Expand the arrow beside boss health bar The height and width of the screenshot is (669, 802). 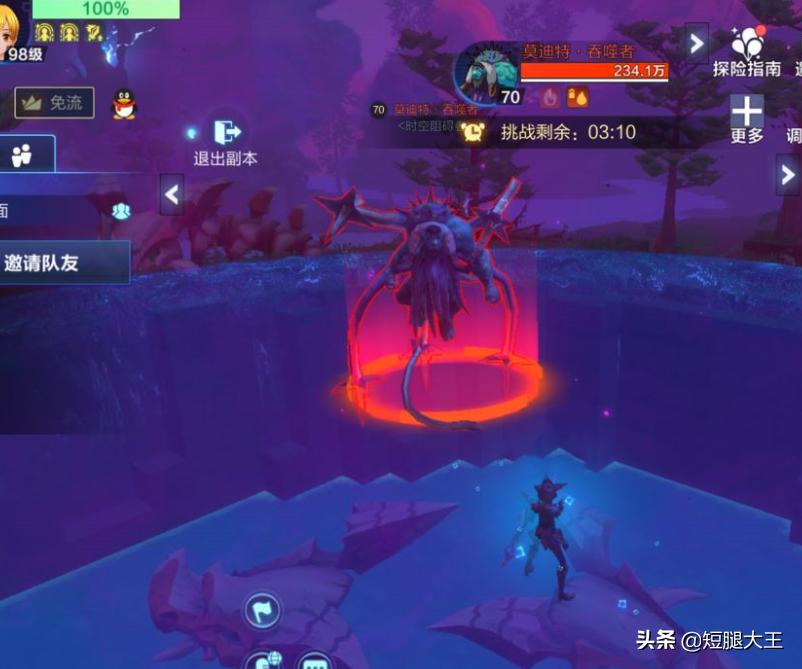(x=696, y=42)
